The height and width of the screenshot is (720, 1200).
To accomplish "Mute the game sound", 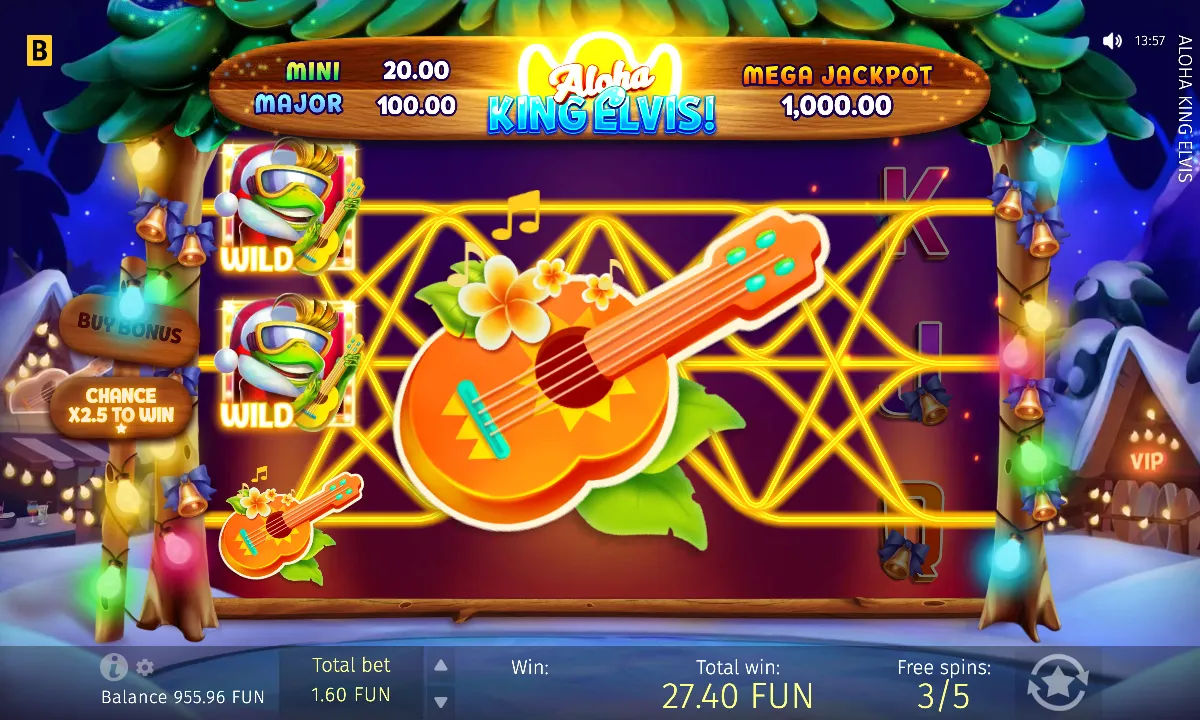I will 1112,41.
